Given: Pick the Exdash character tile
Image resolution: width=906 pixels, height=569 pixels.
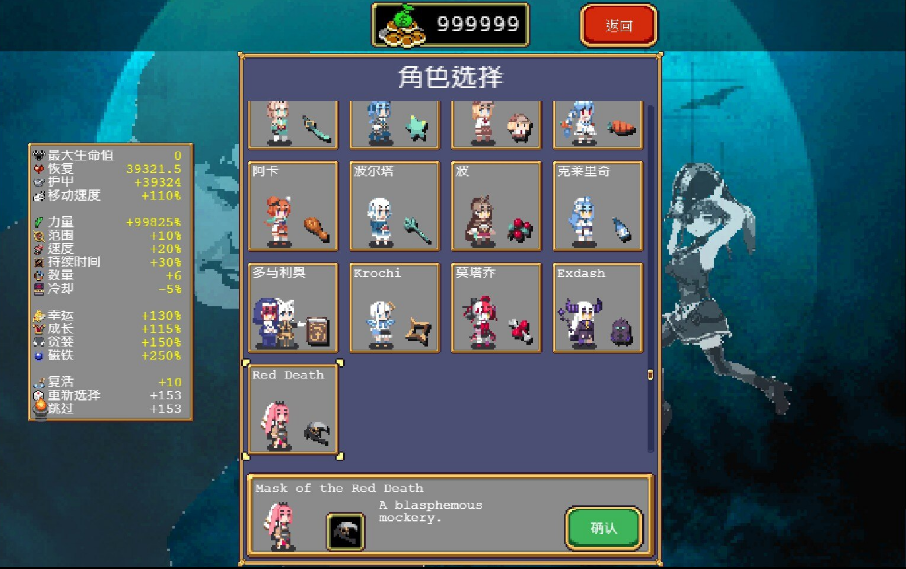Looking at the screenshot, I should [x=597, y=308].
